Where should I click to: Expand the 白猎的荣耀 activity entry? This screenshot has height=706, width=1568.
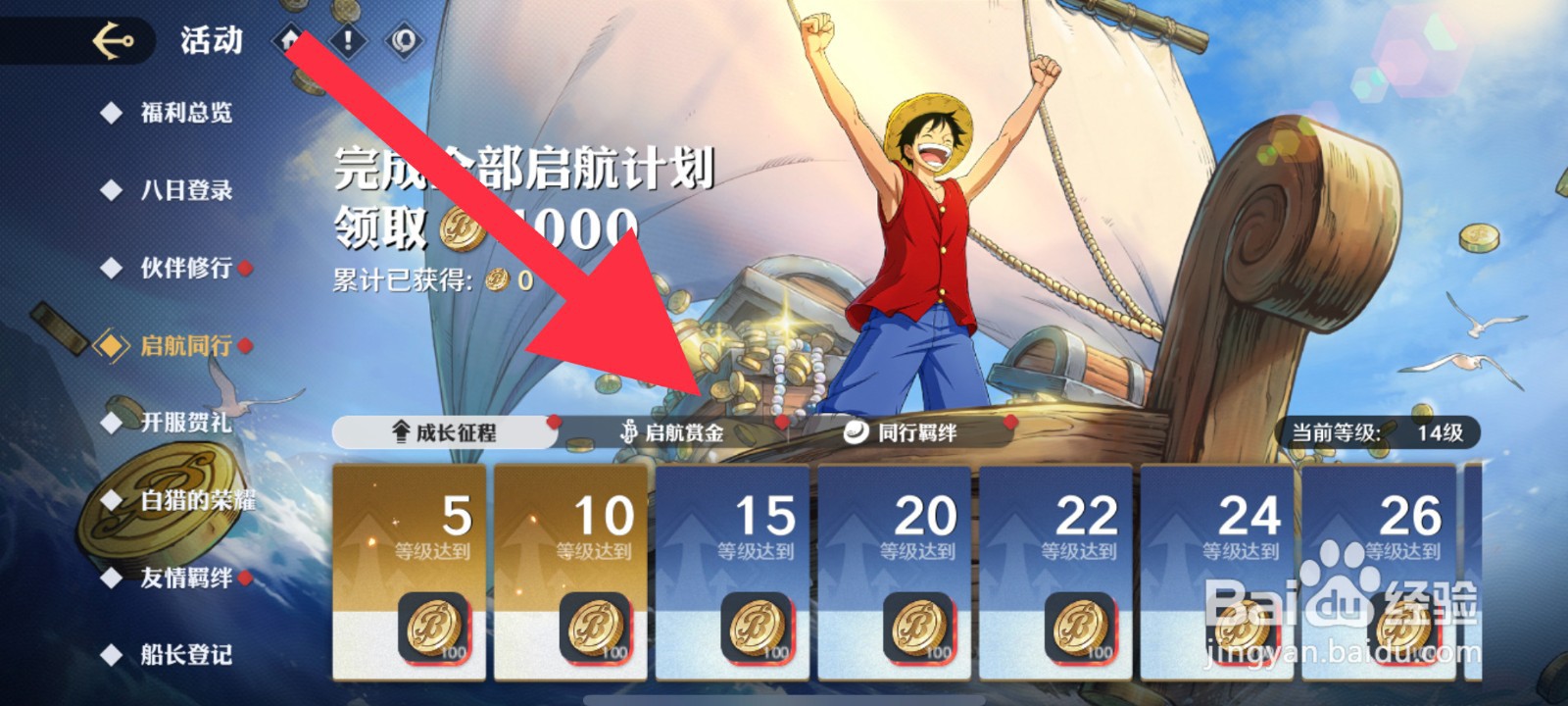[191, 501]
